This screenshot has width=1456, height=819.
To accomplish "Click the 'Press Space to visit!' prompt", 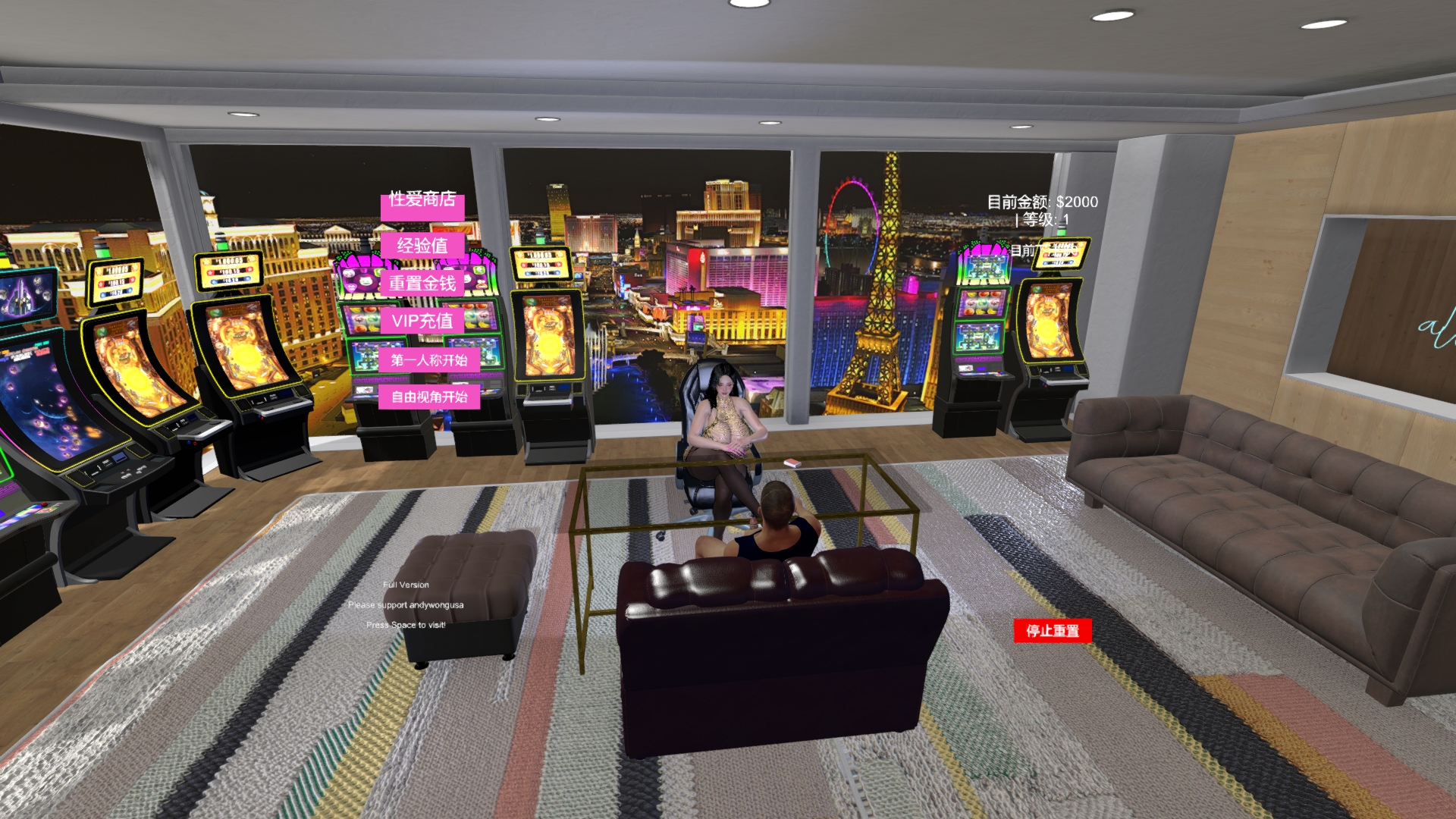I will (x=407, y=625).
